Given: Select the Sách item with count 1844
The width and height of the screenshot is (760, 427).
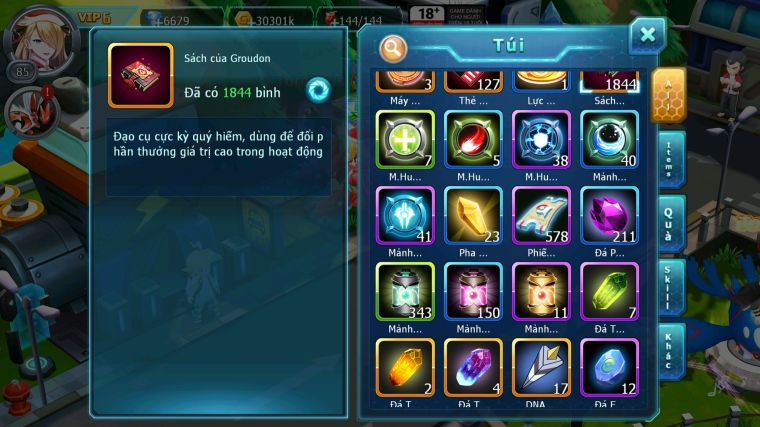Looking at the screenshot, I should (x=609, y=82).
